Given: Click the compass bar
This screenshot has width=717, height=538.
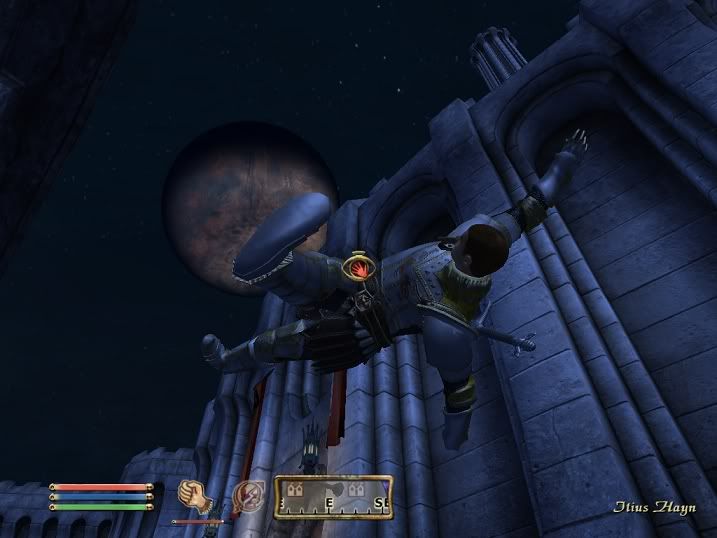Looking at the screenshot, I should (334, 496).
